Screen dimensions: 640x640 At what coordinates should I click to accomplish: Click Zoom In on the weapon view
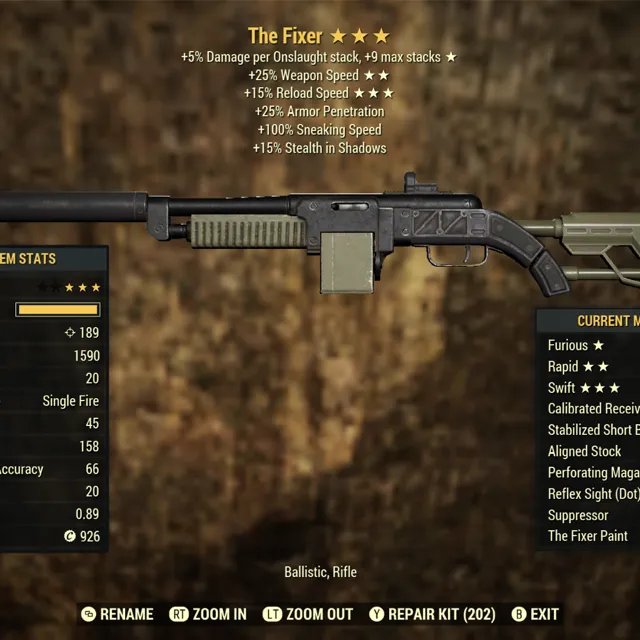[x=208, y=614]
